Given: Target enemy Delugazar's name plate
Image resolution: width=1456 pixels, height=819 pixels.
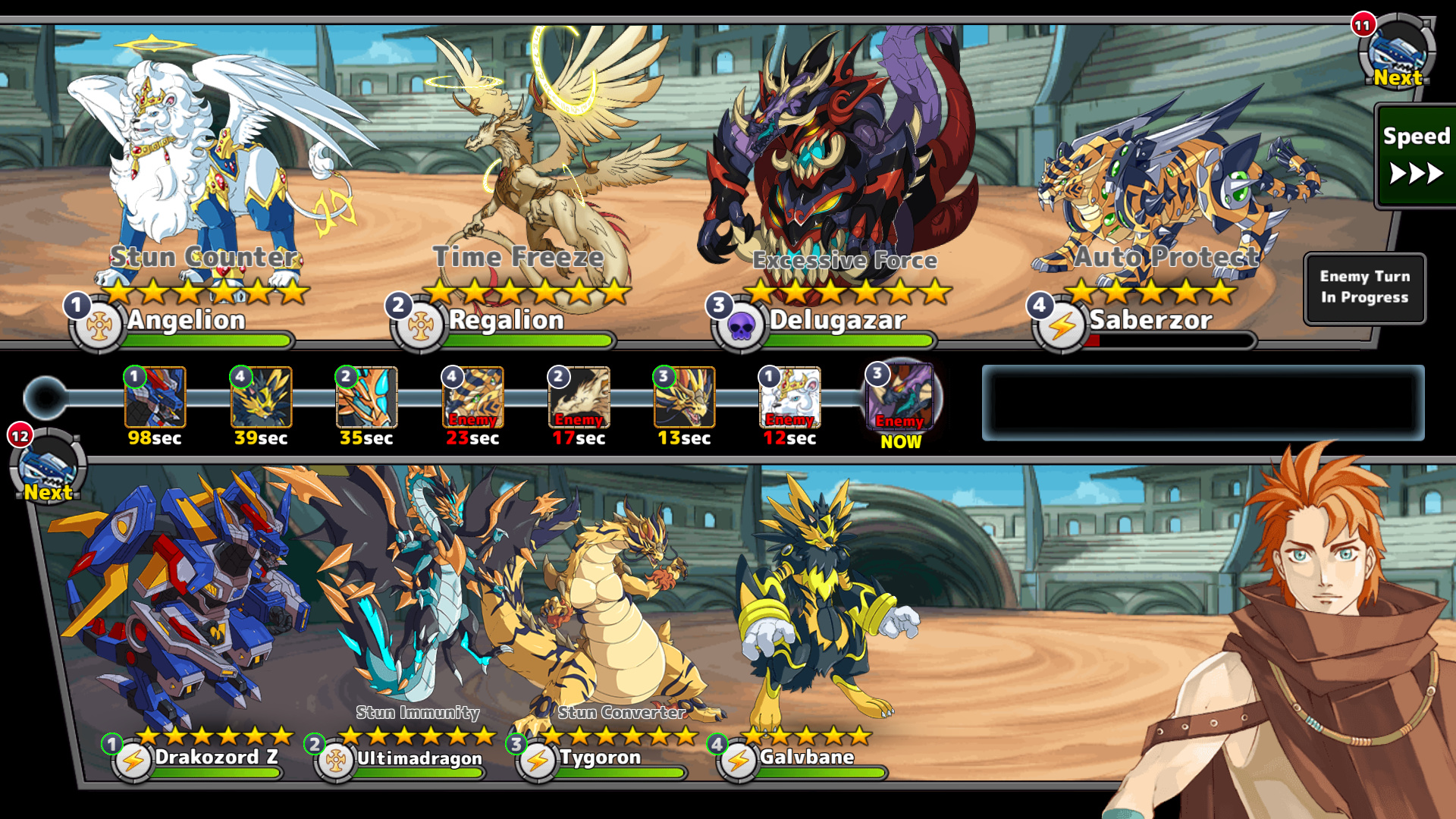Looking at the screenshot, I should [x=837, y=321].
